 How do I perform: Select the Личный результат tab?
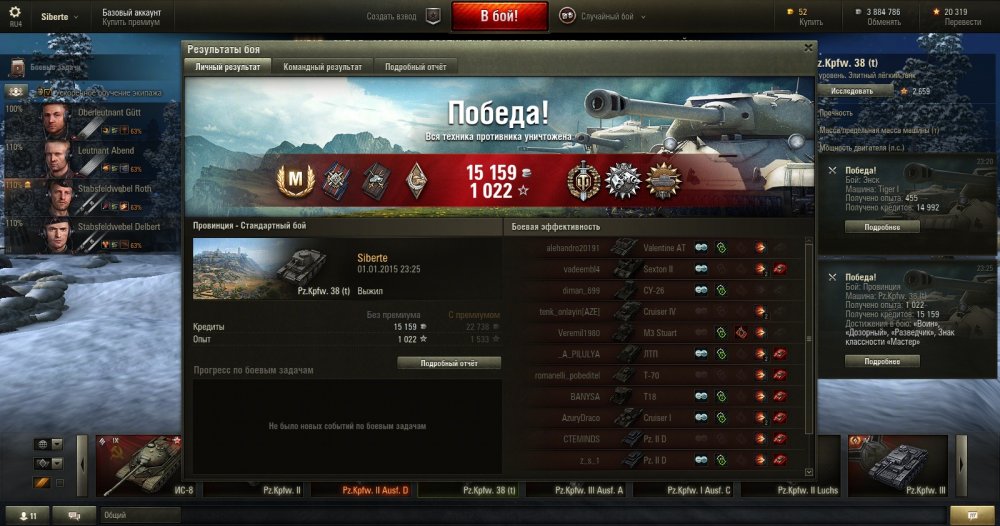227,66
